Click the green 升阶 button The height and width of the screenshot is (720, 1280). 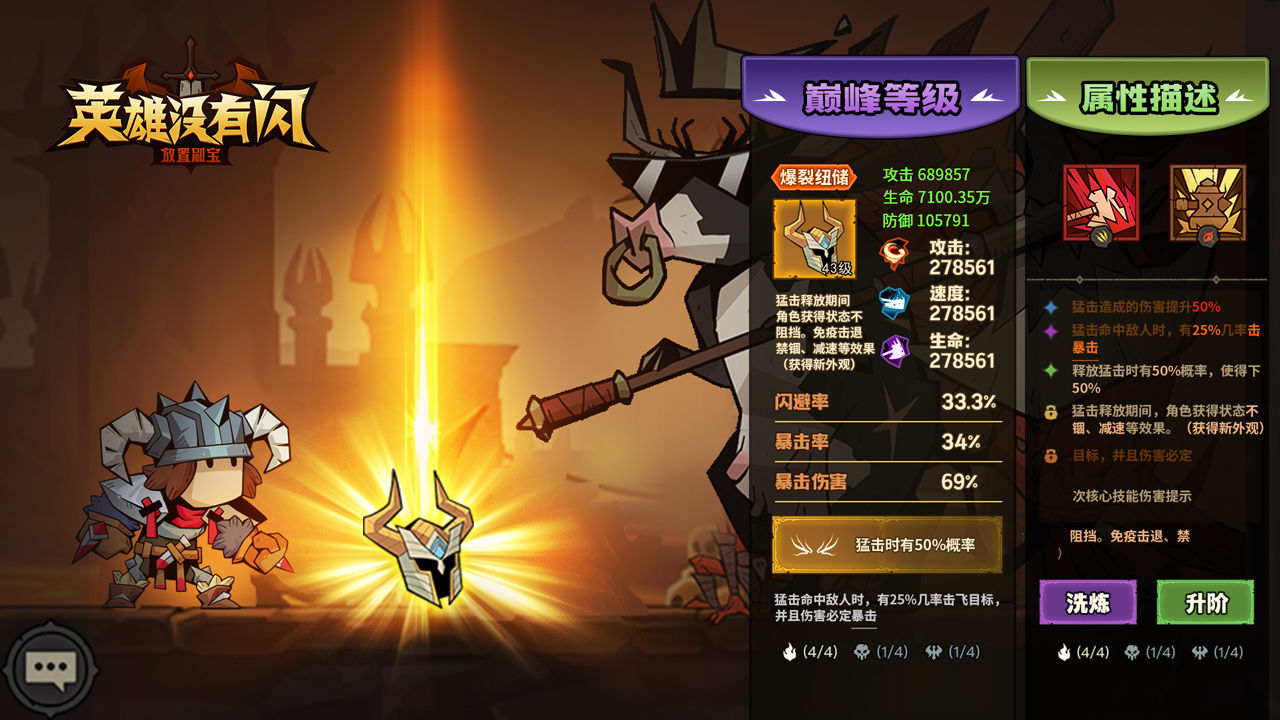[1205, 603]
